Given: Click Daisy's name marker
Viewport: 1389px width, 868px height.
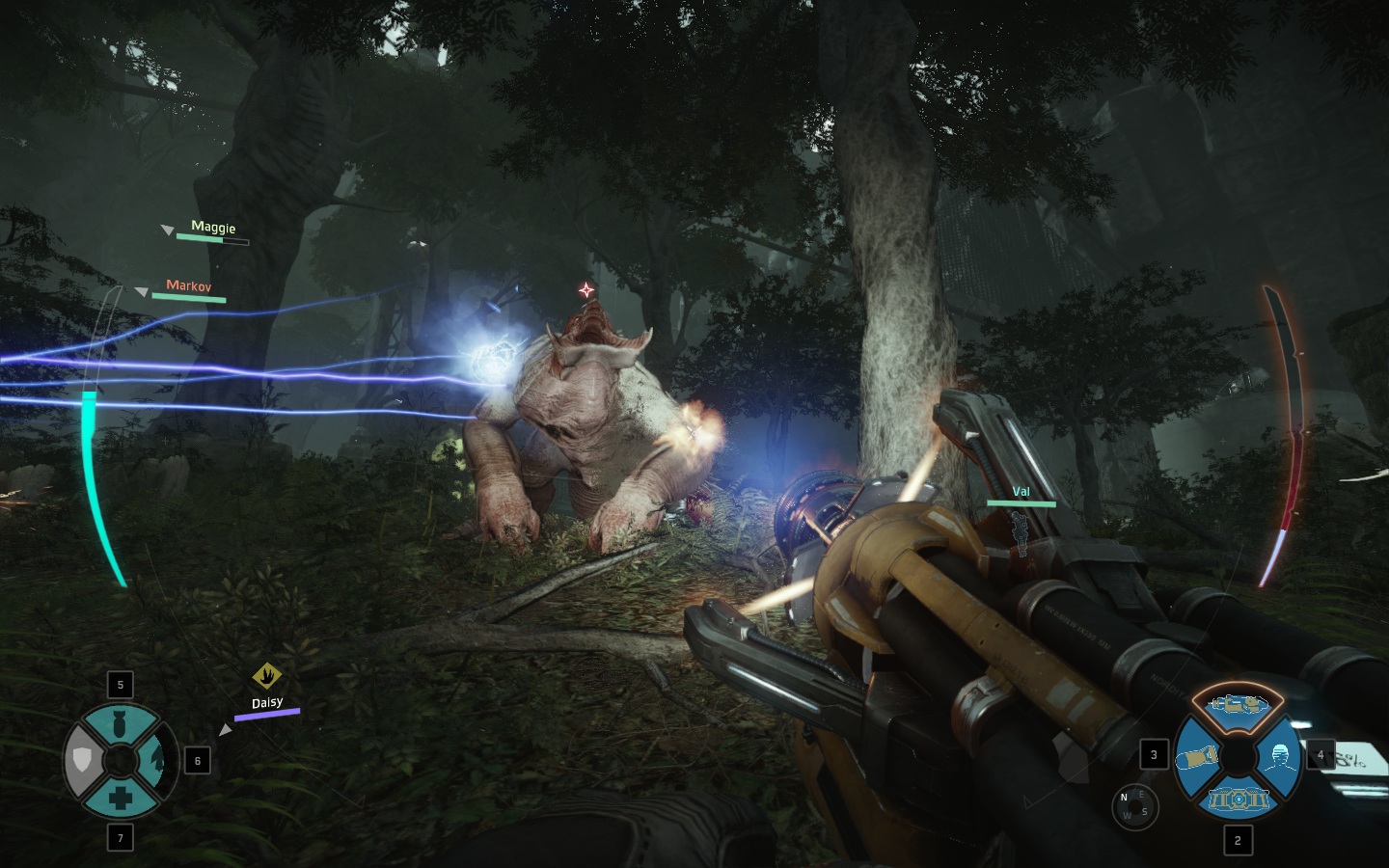Looking at the screenshot, I should [x=267, y=703].
